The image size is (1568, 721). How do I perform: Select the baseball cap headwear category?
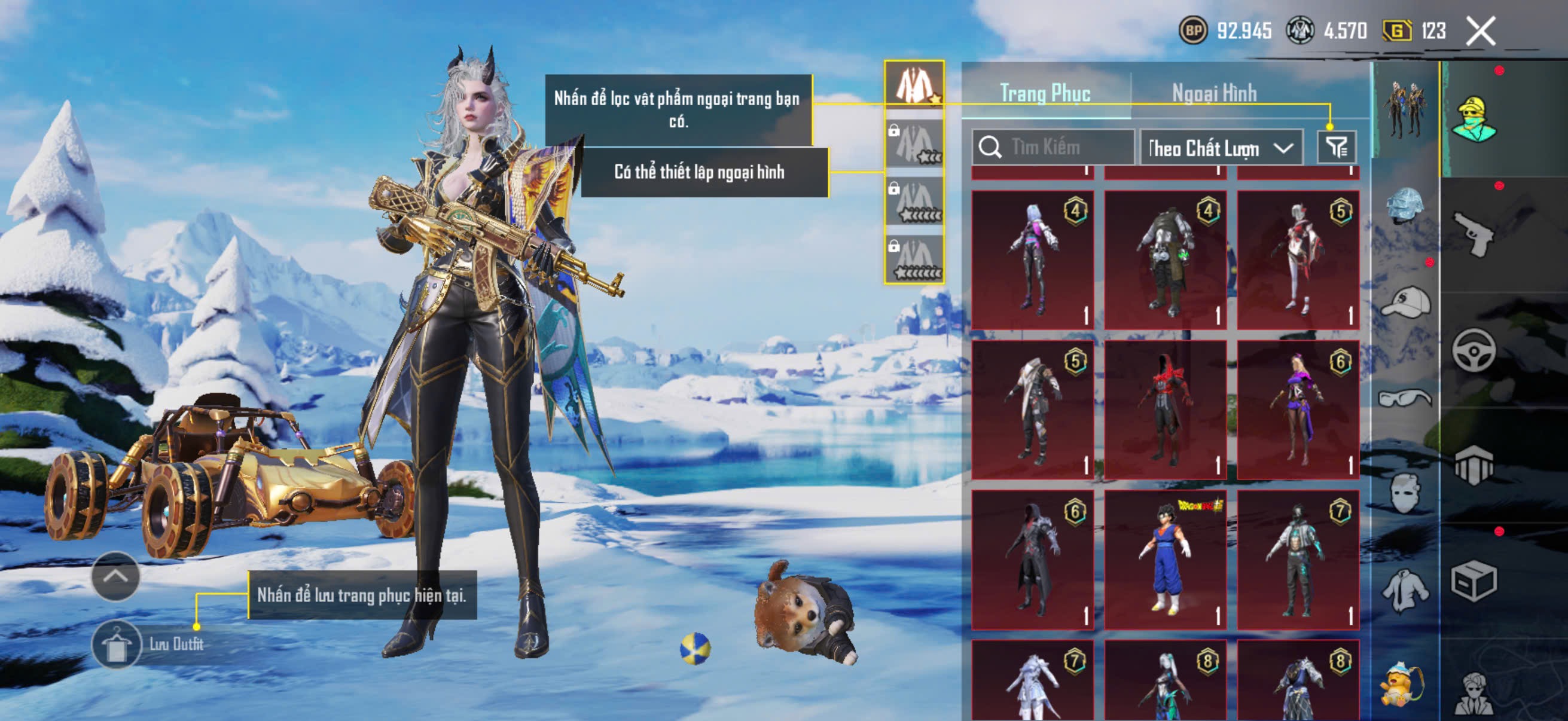(x=1405, y=303)
